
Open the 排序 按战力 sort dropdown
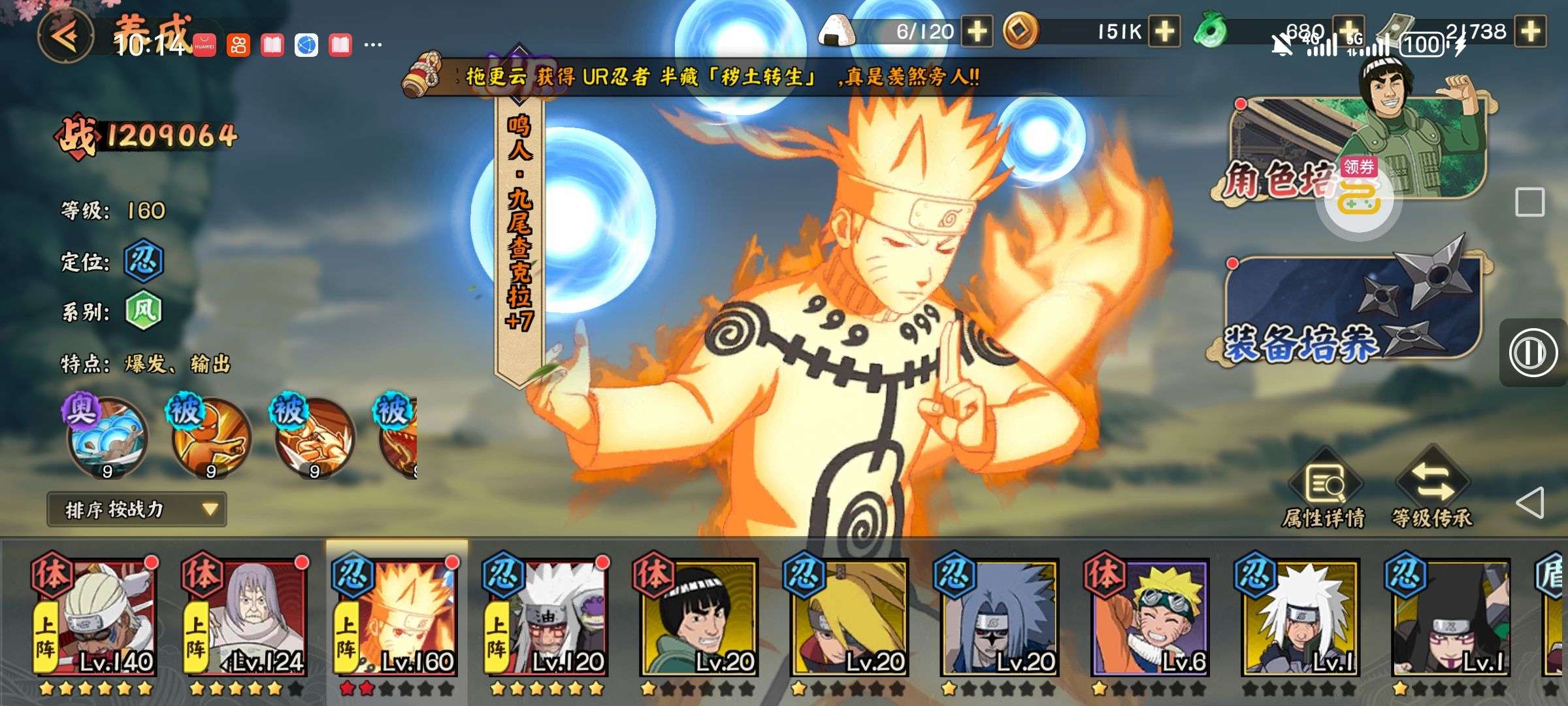(137, 509)
